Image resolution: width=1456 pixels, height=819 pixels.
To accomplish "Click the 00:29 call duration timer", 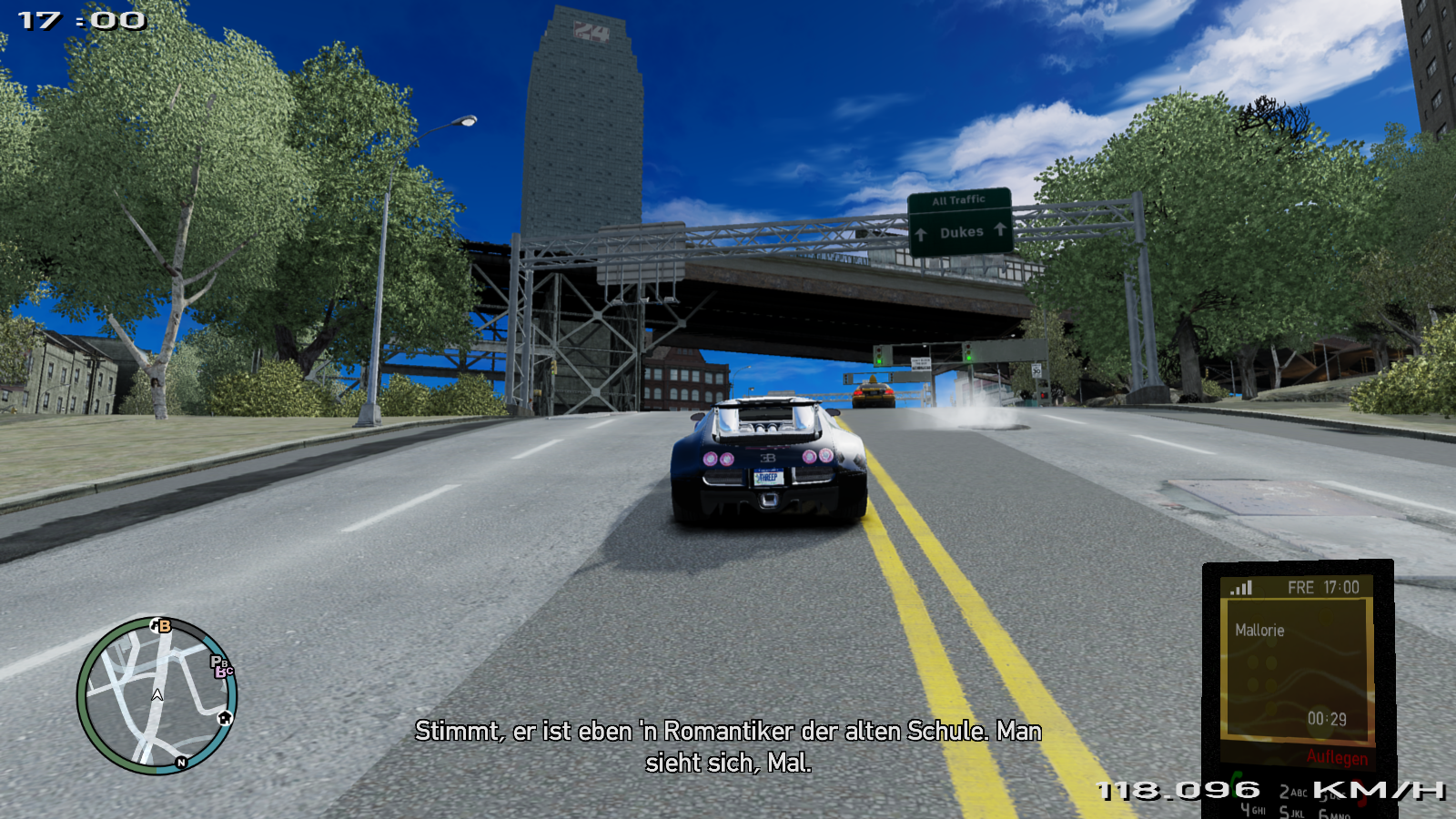I will (1328, 717).
